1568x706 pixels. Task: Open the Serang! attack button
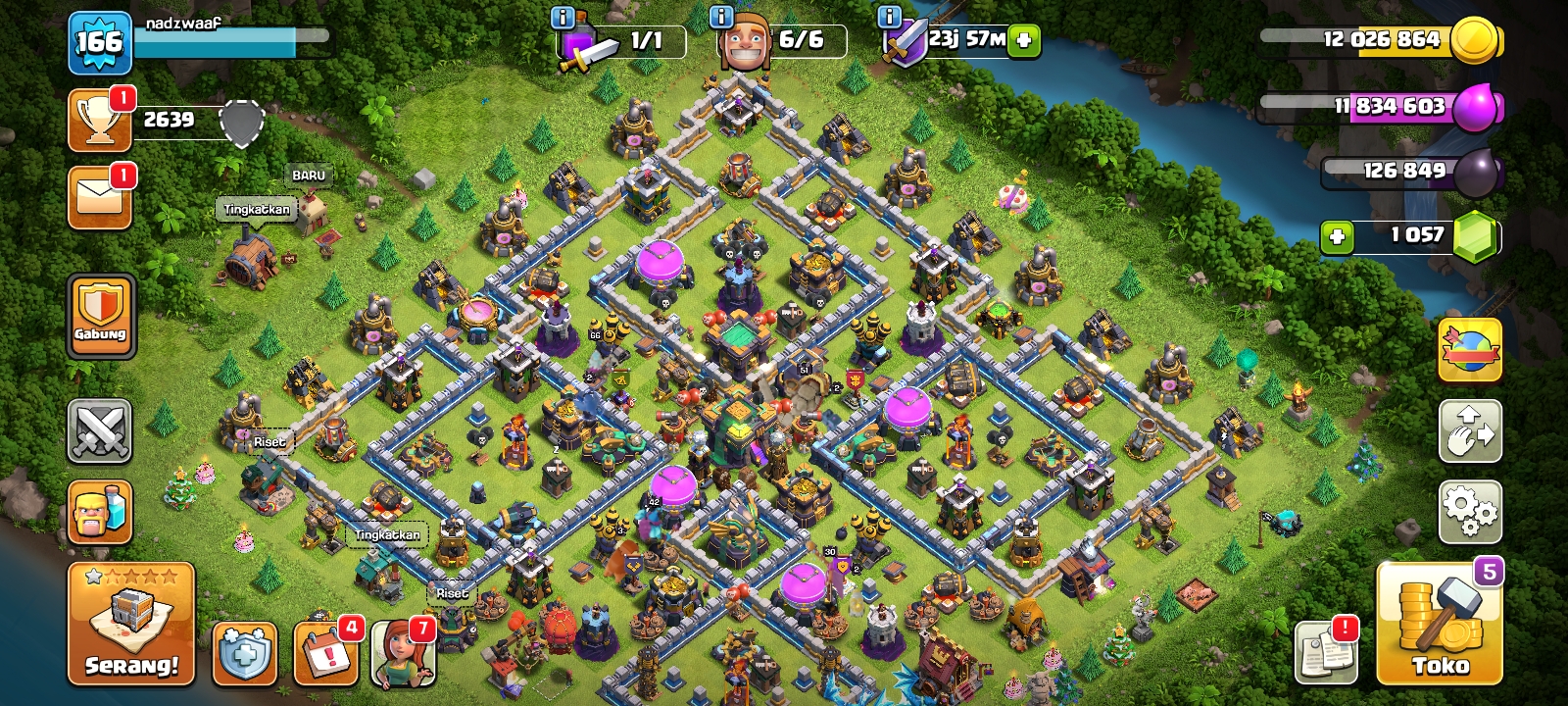[131, 625]
